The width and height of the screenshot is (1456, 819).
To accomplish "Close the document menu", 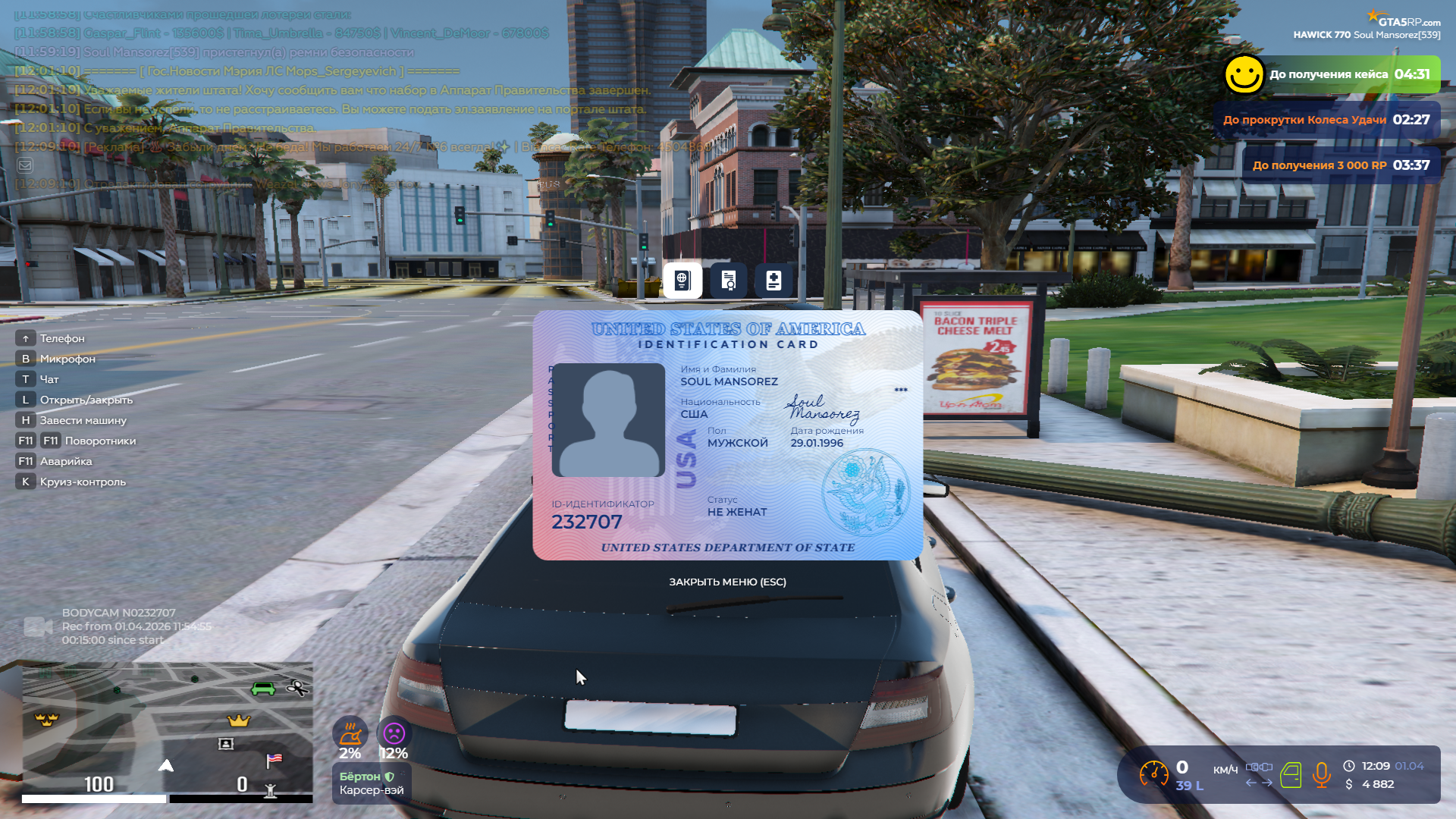I will click(x=727, y=582).
